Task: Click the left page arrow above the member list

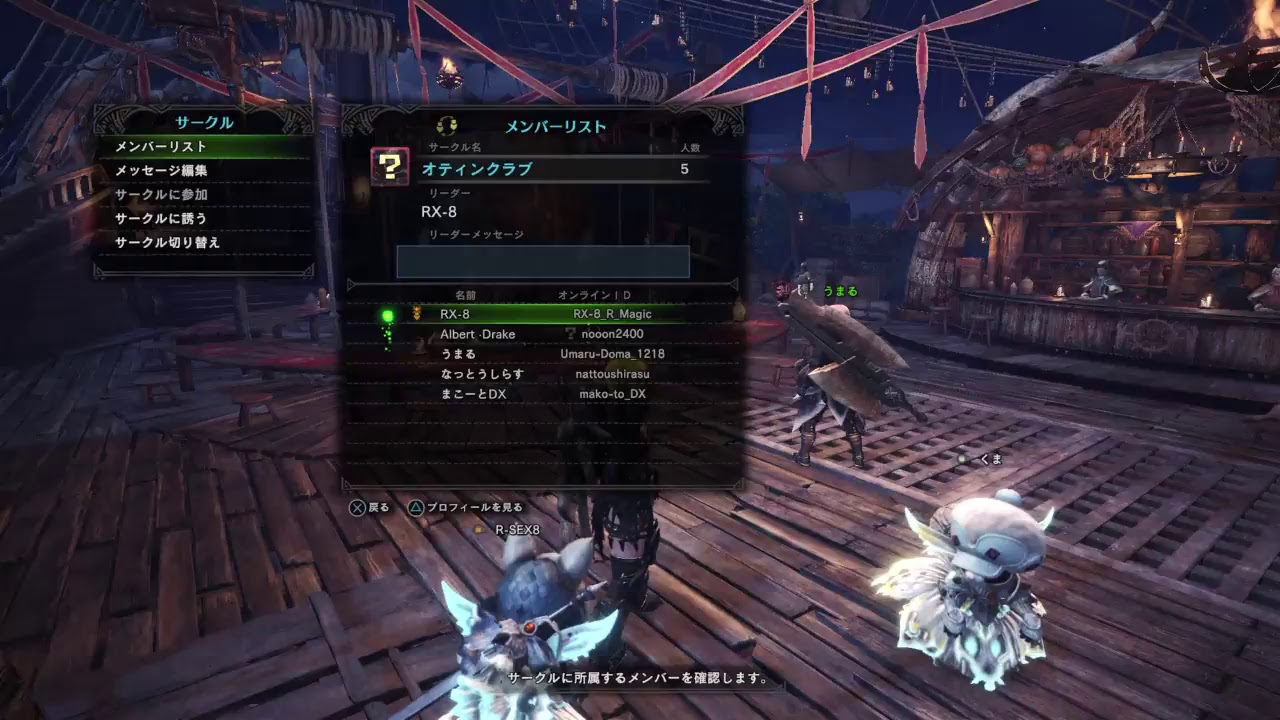Action: [x=351, y=284]
